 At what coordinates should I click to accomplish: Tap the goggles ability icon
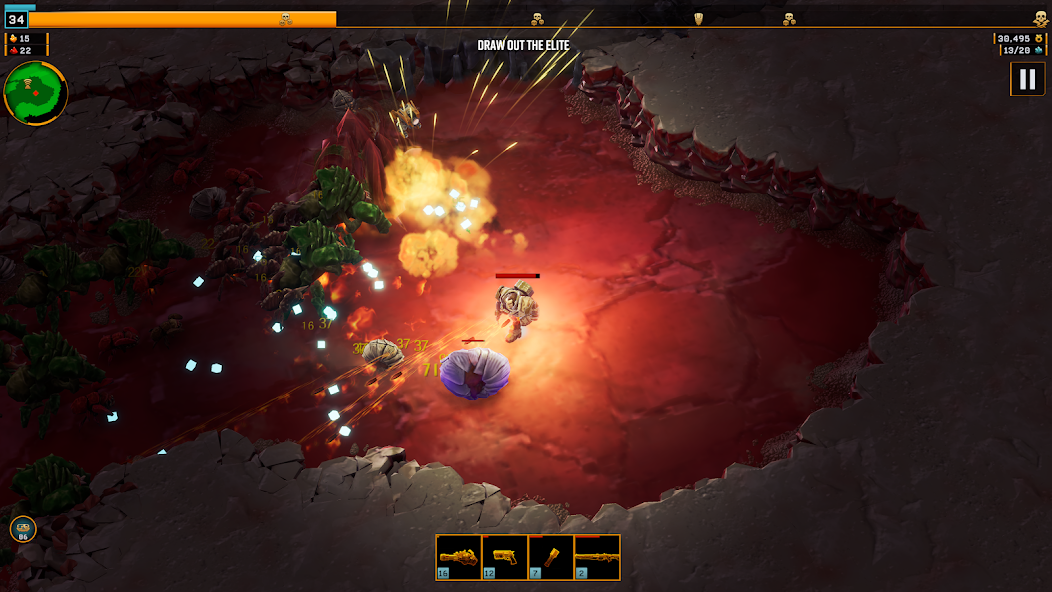(x=23, y=529)
